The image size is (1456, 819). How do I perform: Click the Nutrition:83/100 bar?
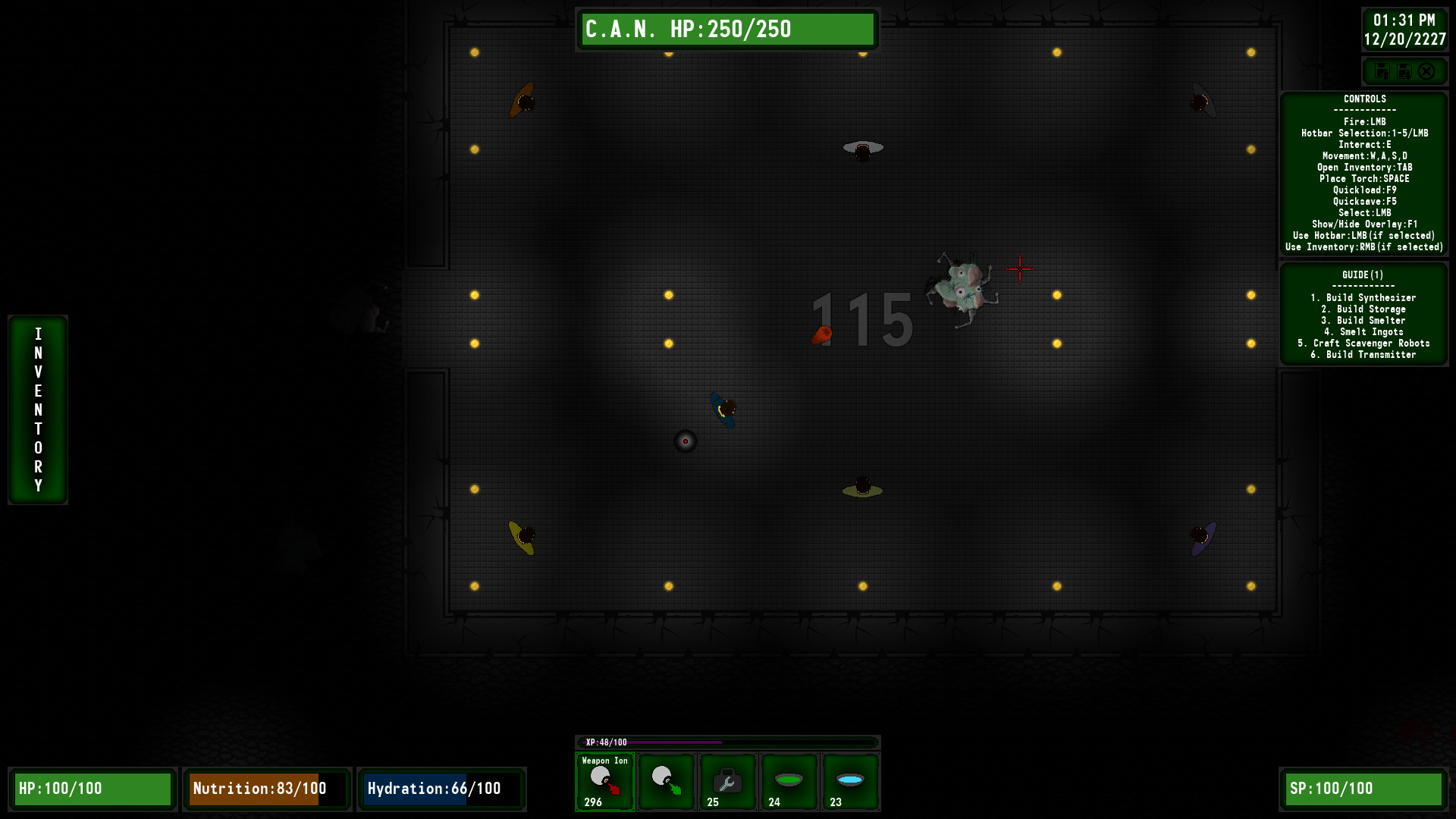click(x=266, y=789)
